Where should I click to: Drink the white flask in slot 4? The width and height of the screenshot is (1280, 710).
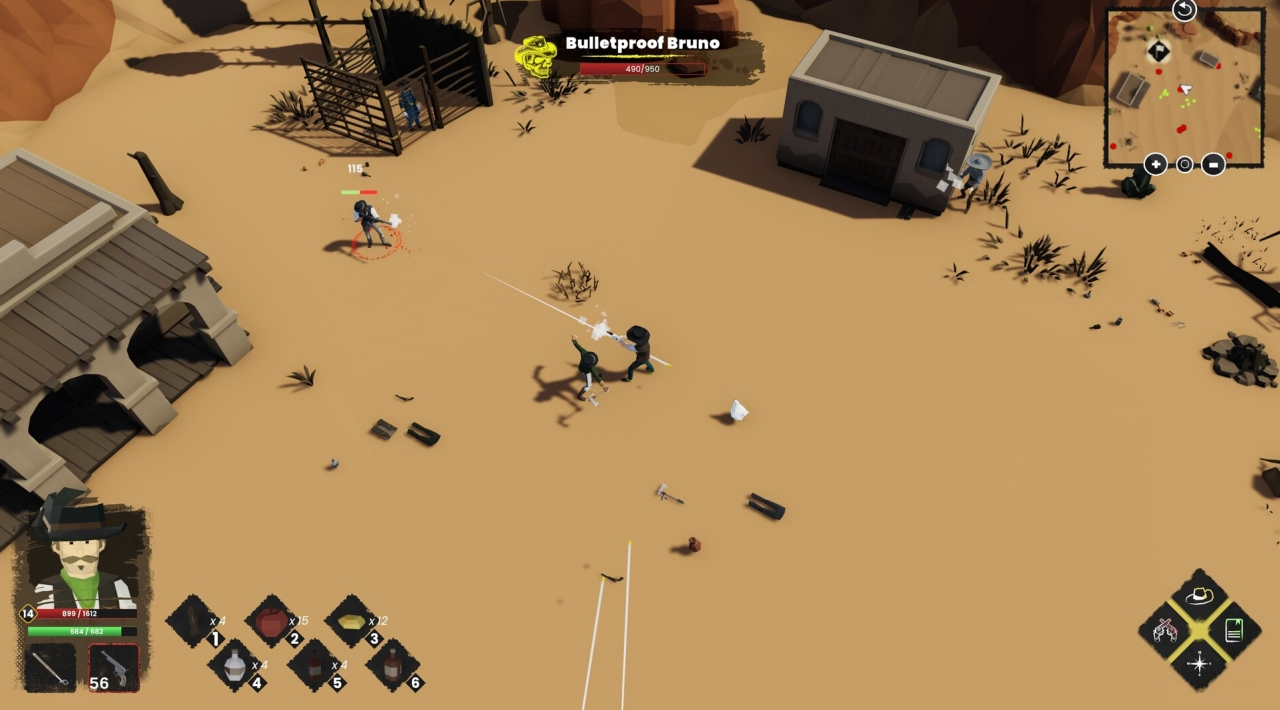tap(234, 664)
